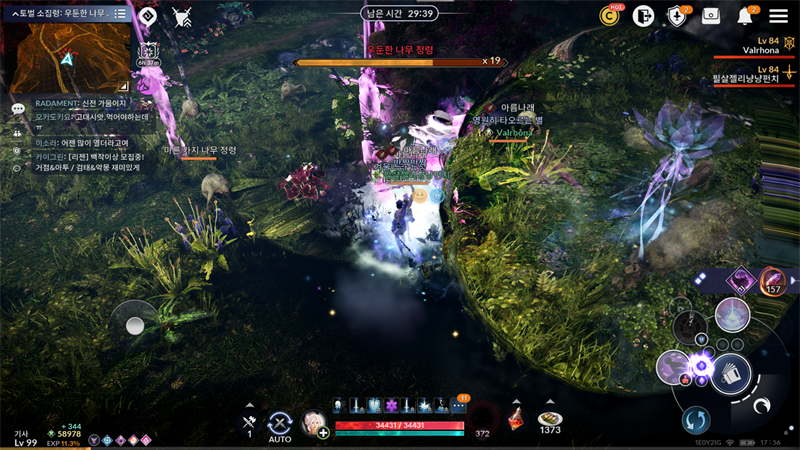Select party member Valrhona's frame
This screenshot has width=800, height=450.
pos(742,48)
